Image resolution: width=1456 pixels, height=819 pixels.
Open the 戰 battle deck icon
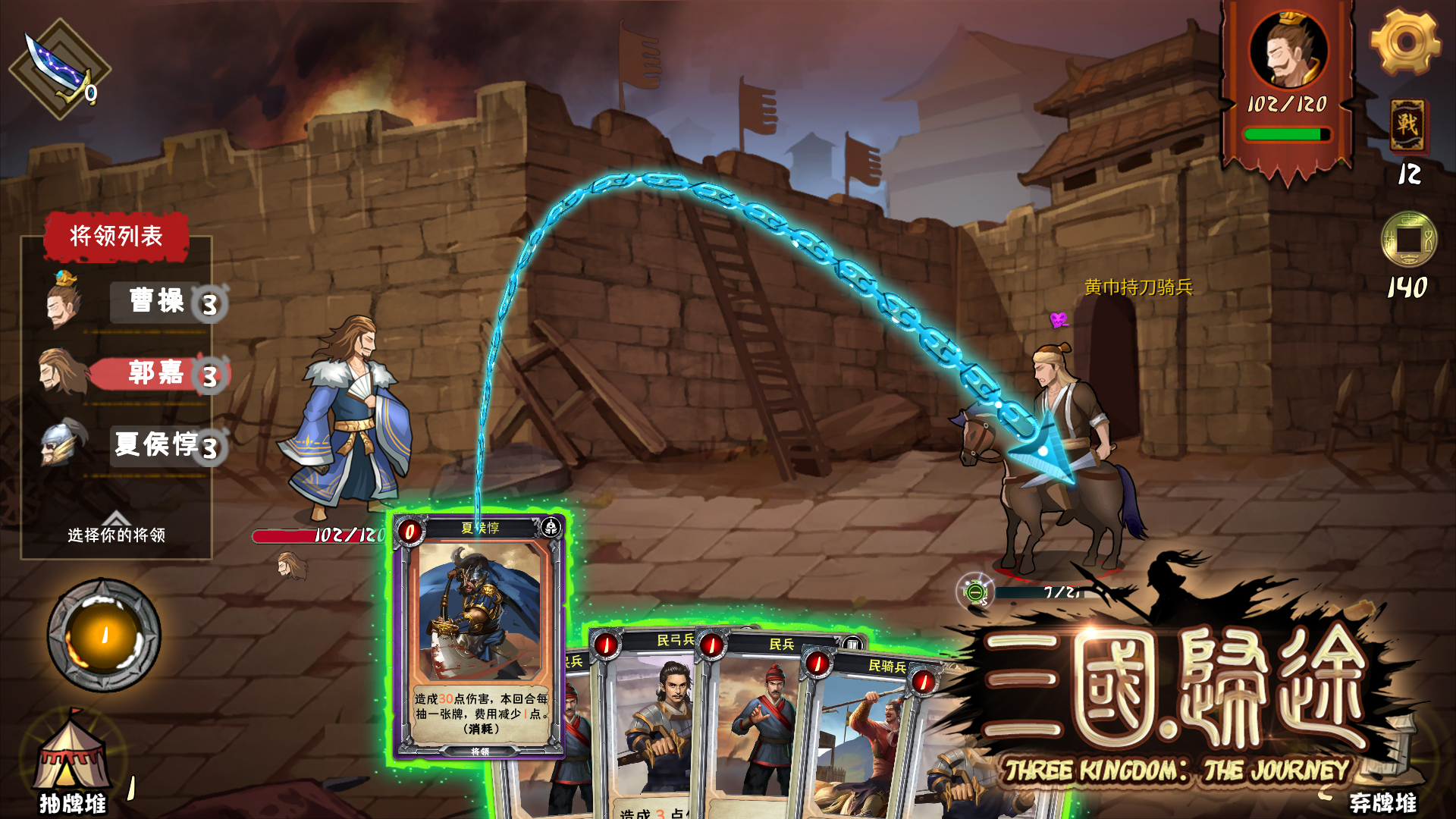coord(1407,125)
